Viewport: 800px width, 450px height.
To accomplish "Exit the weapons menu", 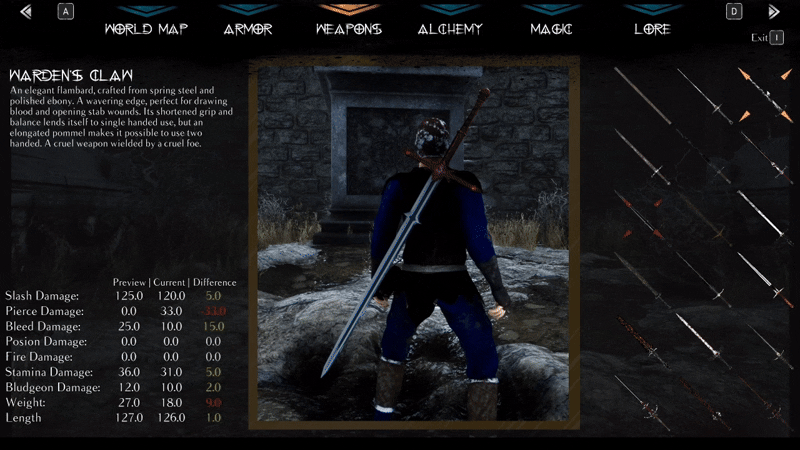I will pos(767,38).
